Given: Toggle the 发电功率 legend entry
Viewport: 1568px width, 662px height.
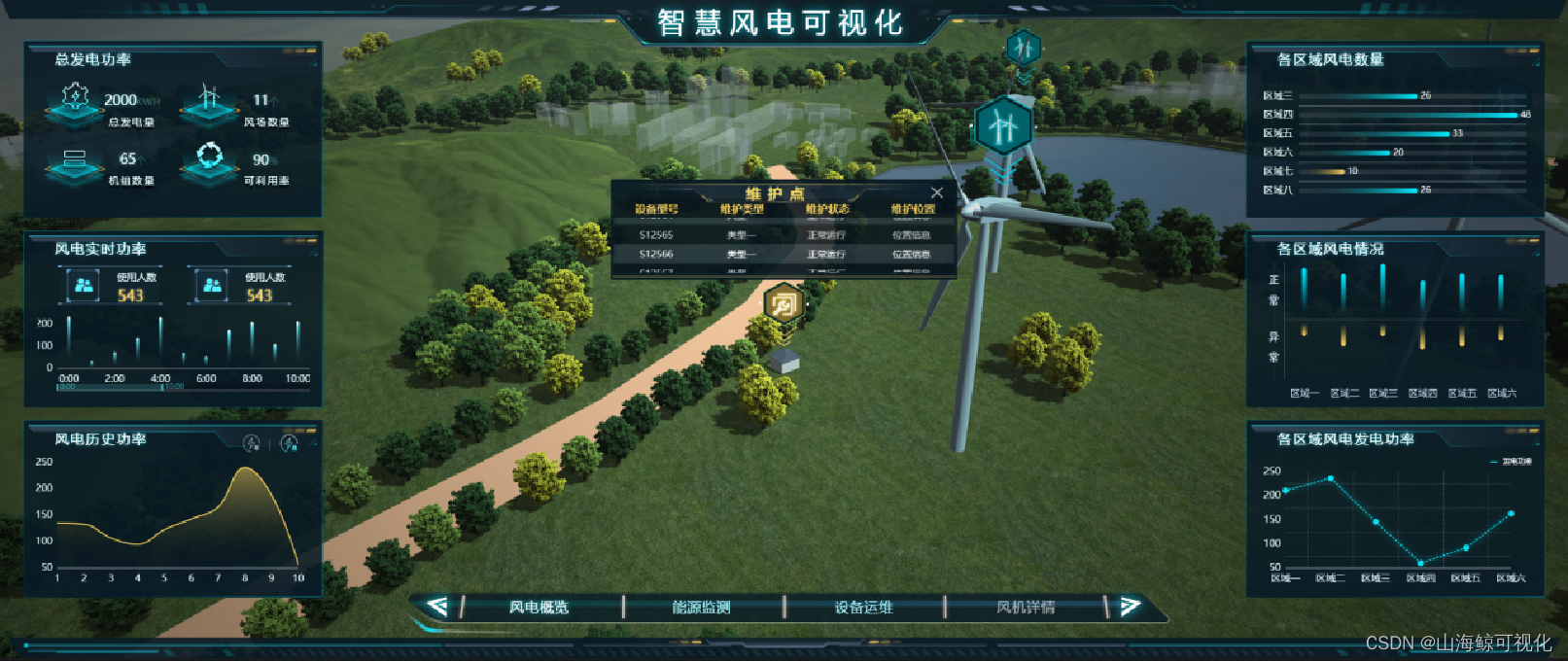Looking at the screenshot, I should pyautogui.click(x=1512, y=462).
